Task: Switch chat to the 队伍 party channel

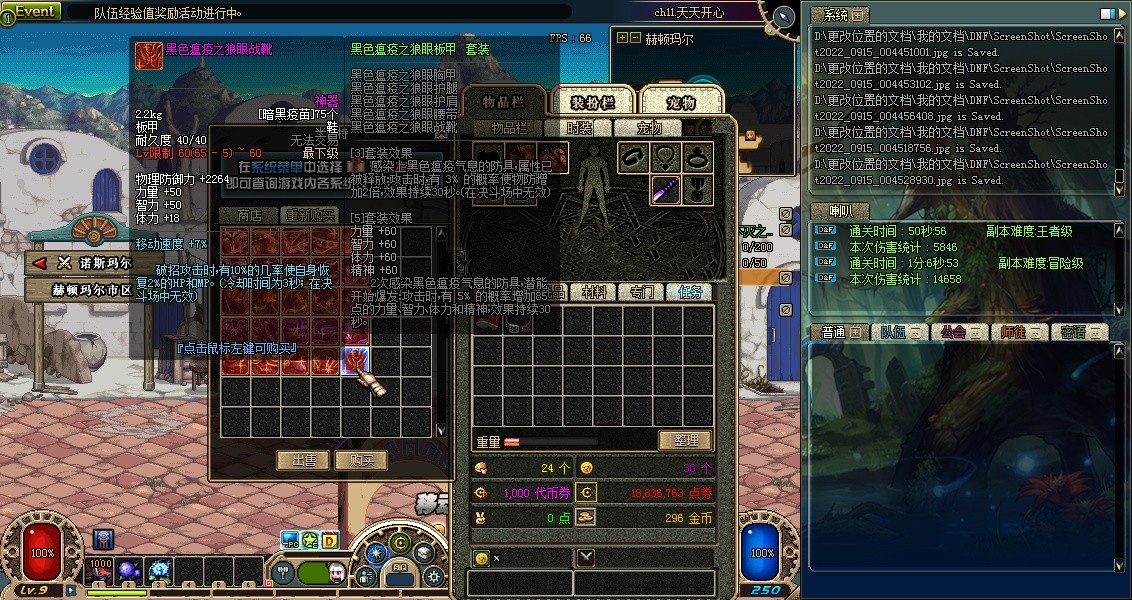Action: 892,332
